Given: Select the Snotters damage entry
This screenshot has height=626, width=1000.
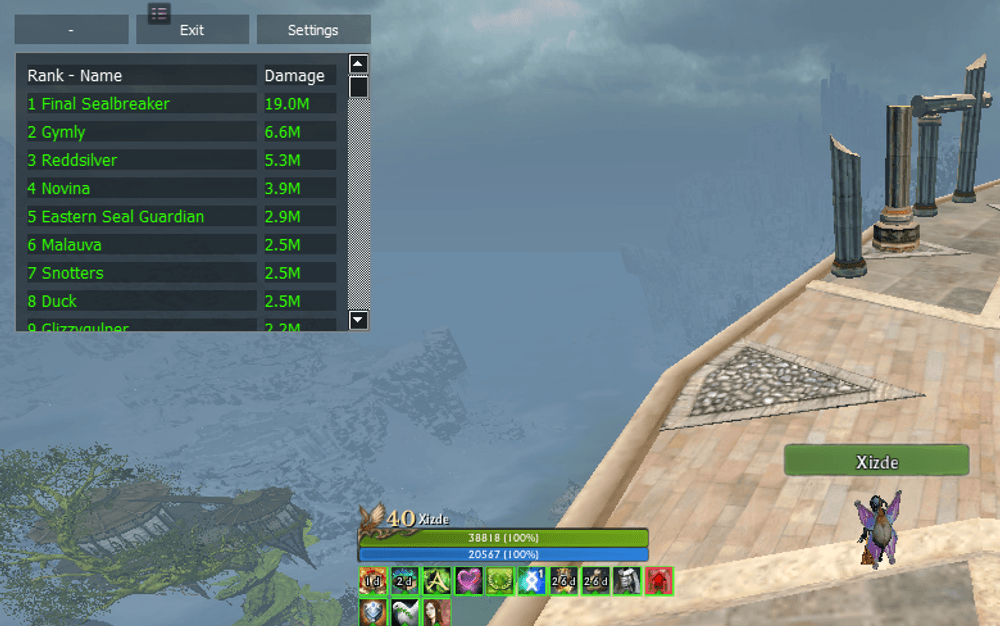Looking at the screenshot, I should tap(141, 273).
